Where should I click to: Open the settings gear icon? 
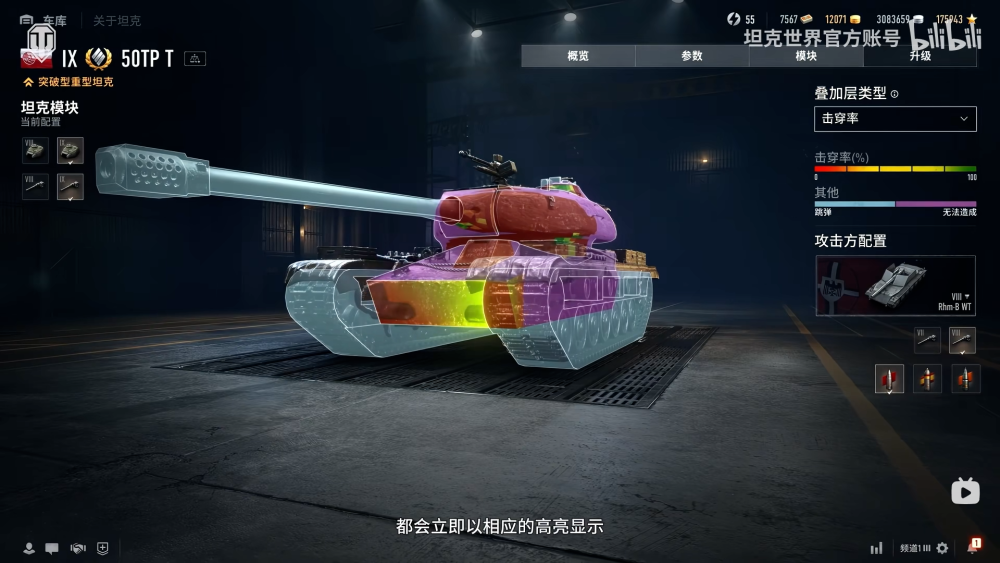942,548
